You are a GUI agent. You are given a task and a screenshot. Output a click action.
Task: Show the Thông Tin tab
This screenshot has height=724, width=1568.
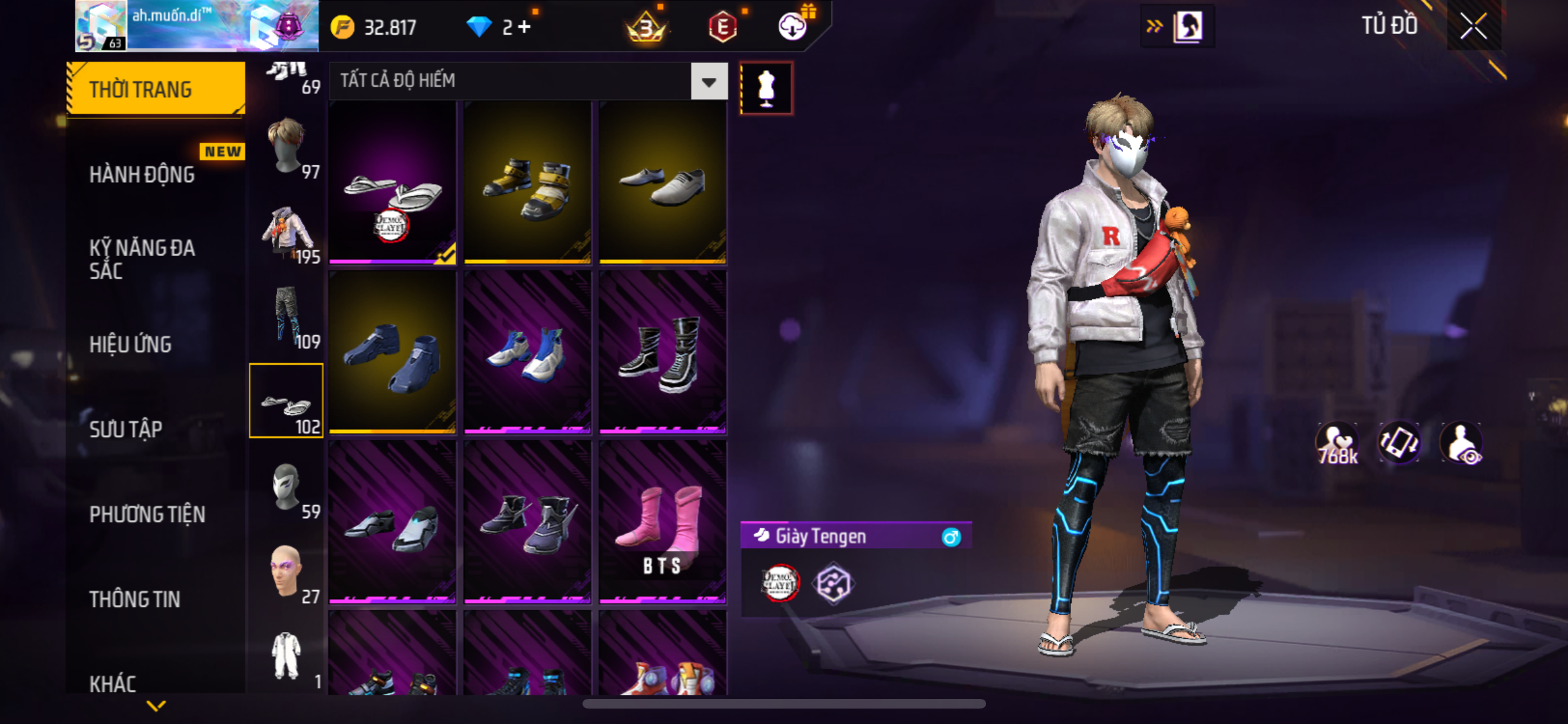tap(135, 599)
